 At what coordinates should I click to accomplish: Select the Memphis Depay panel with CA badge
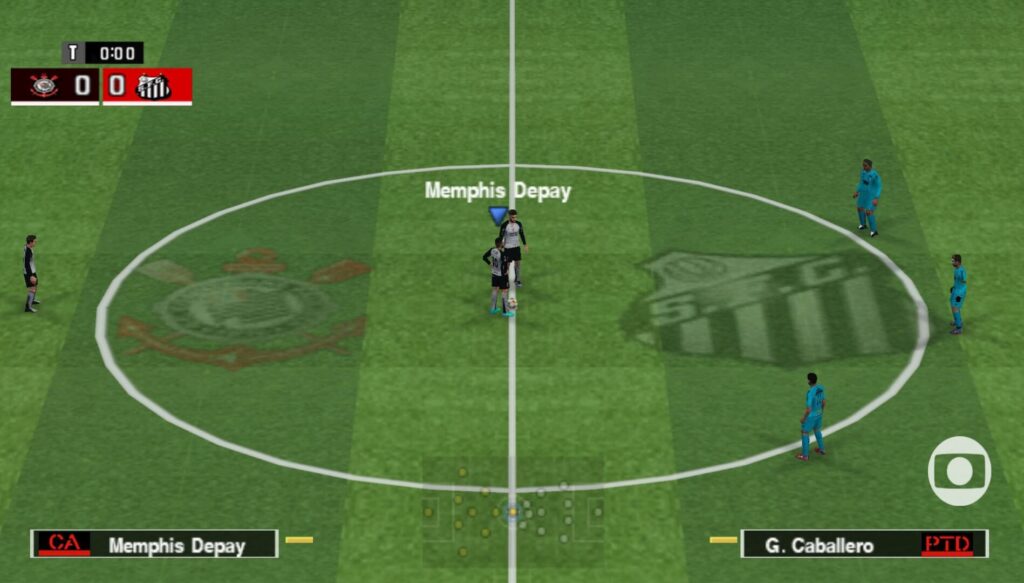(x=154, y=545)
